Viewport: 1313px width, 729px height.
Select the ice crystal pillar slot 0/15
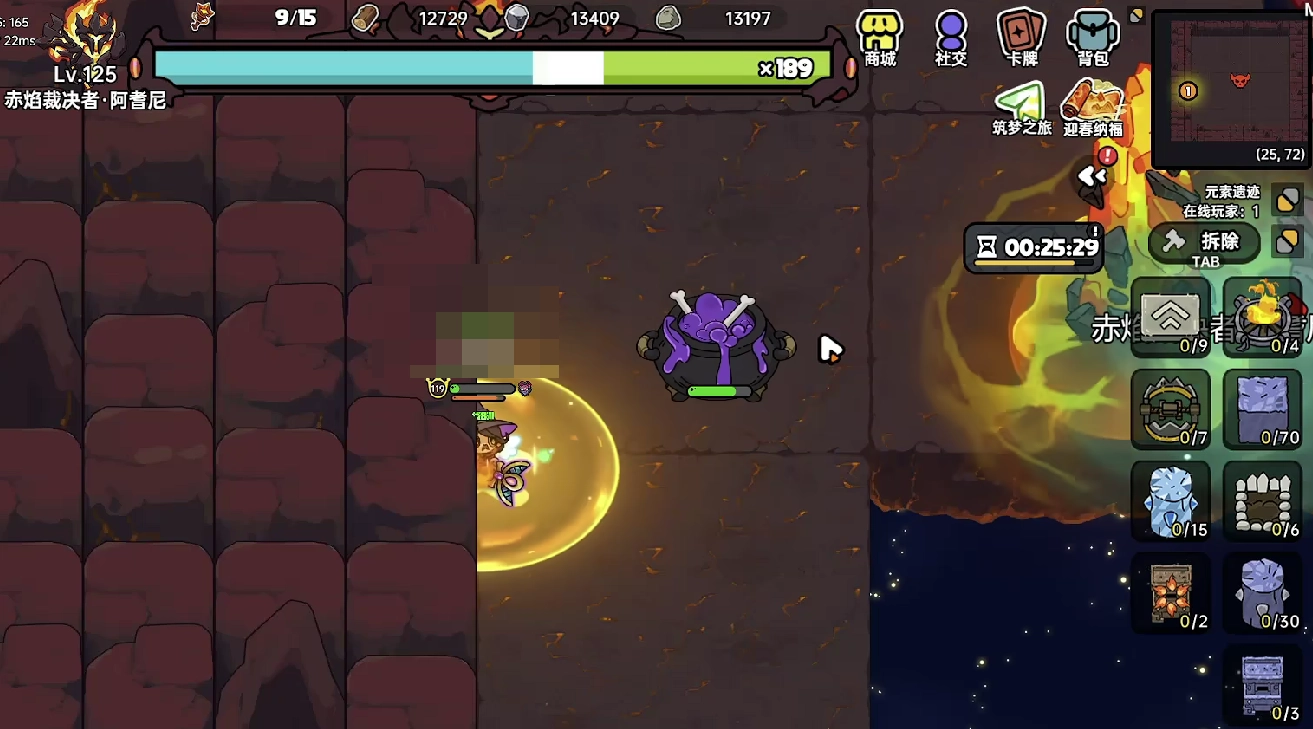coord(1170,501)
